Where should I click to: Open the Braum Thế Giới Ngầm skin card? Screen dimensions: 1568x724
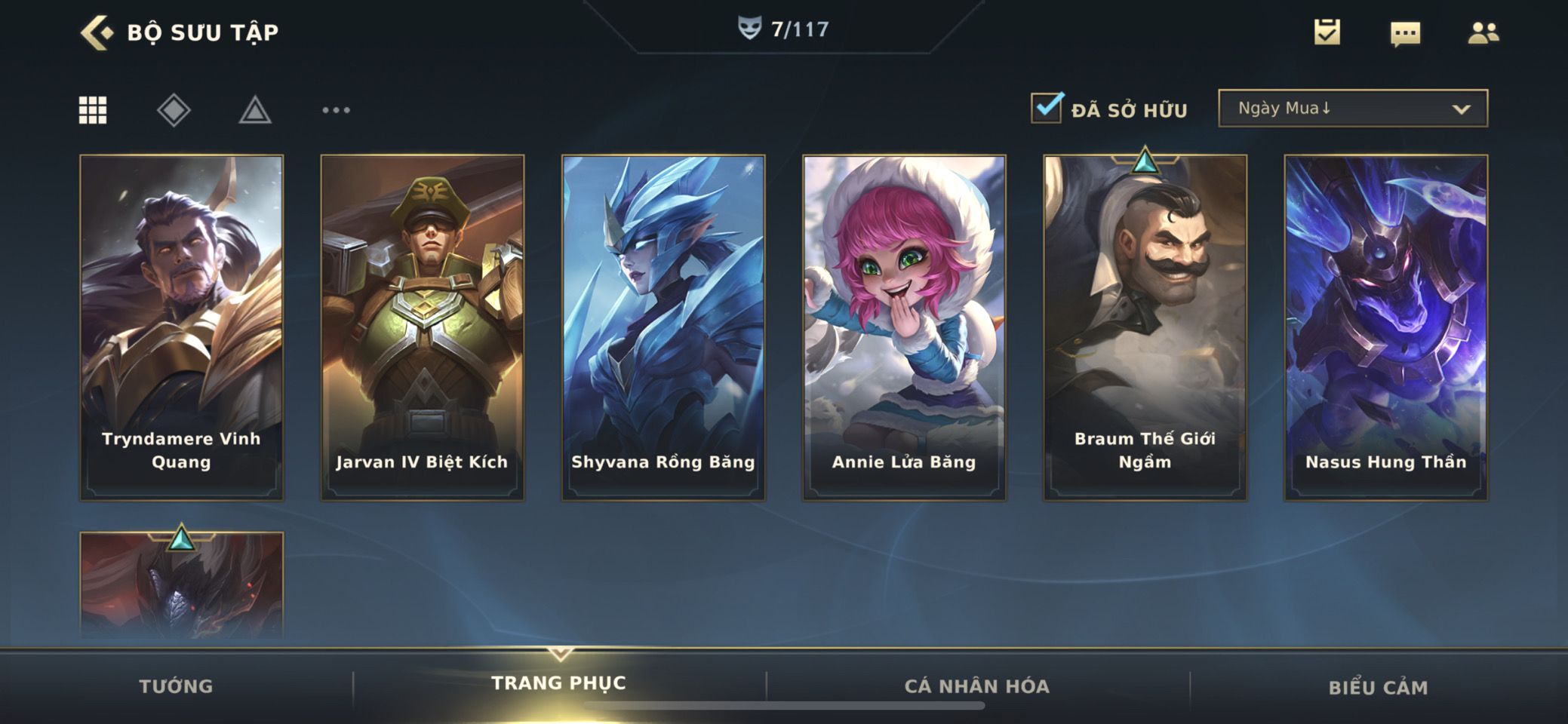[1145, 327]
